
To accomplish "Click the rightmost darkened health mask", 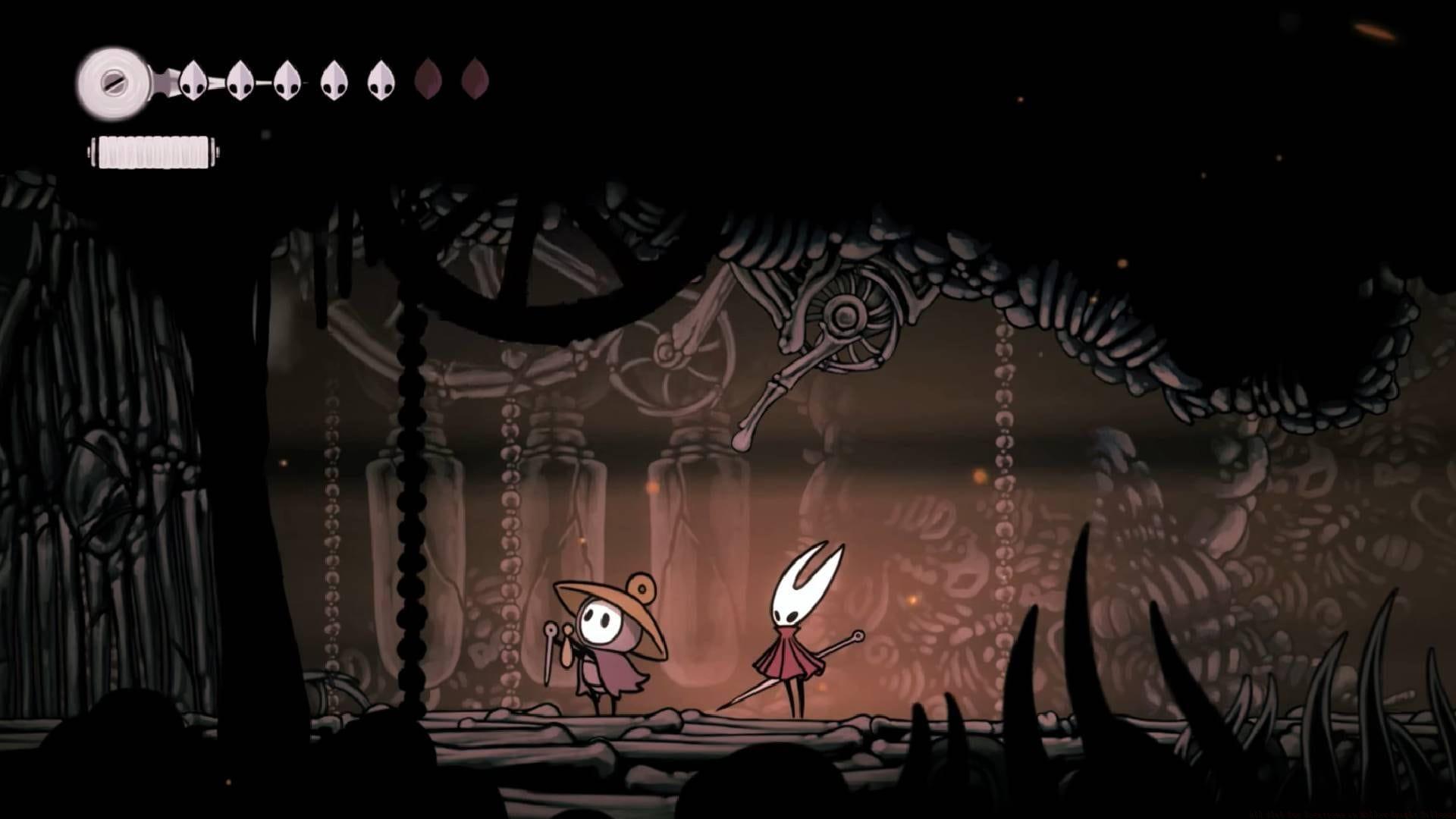I will point(474,78).
